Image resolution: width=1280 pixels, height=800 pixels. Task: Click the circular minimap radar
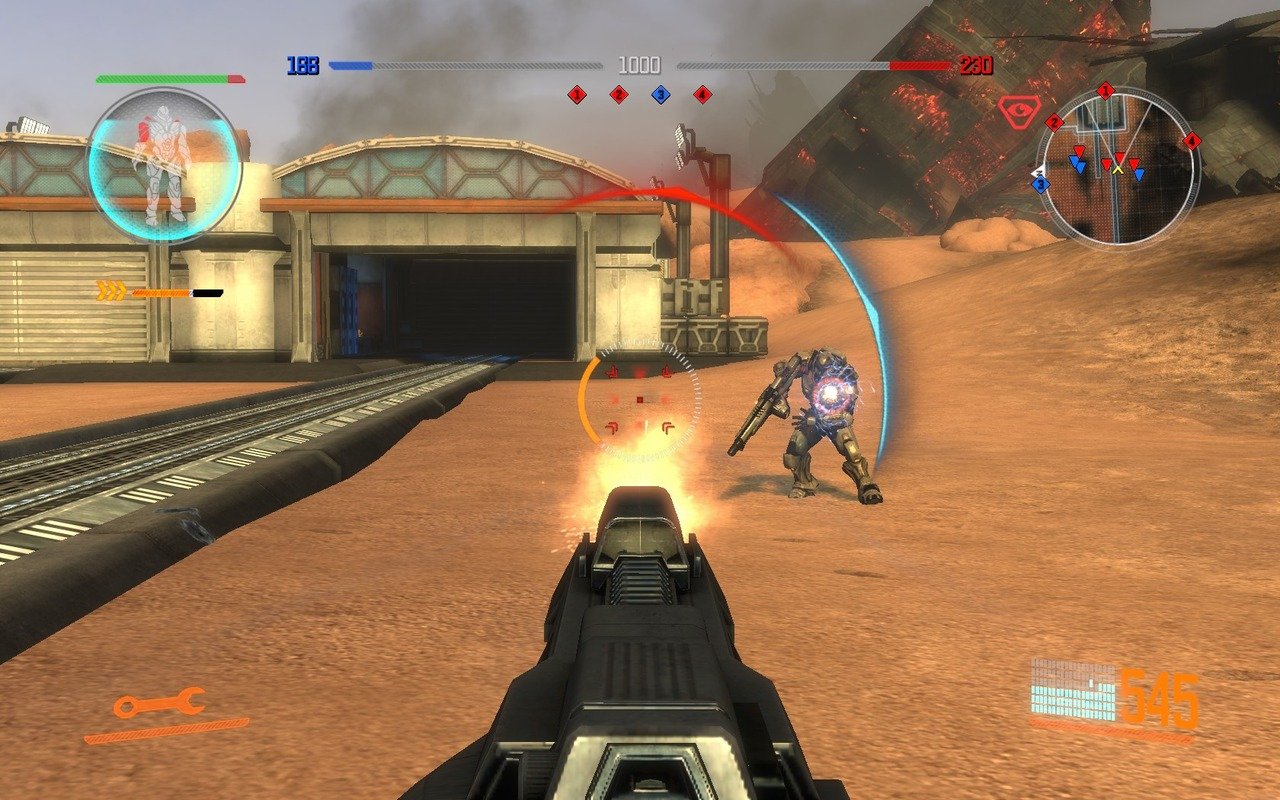click(x=1117, y=167)
